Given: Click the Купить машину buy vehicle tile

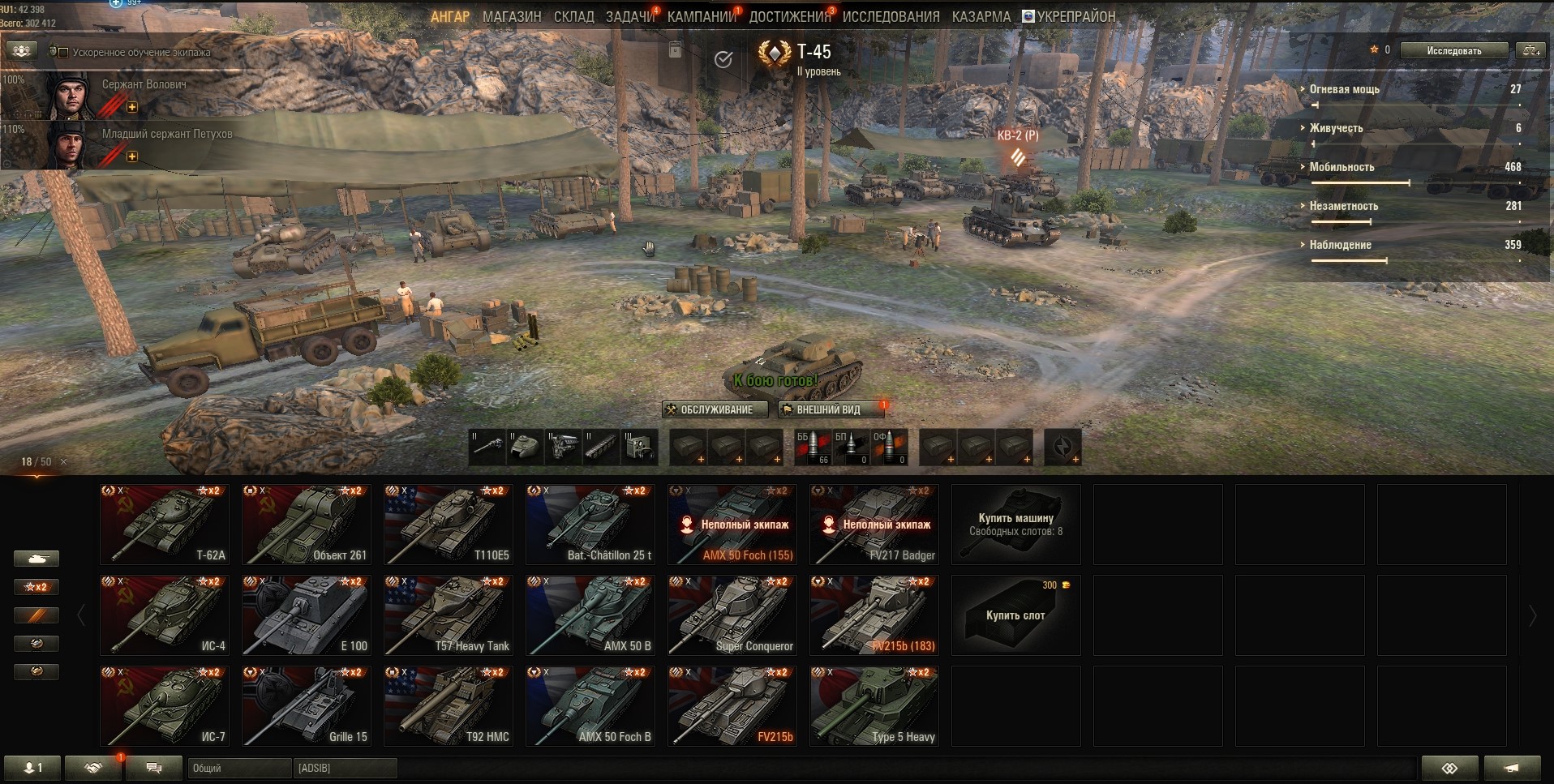Looking at the screenshot, I should pyautogui.click(x=1015, y=524).
